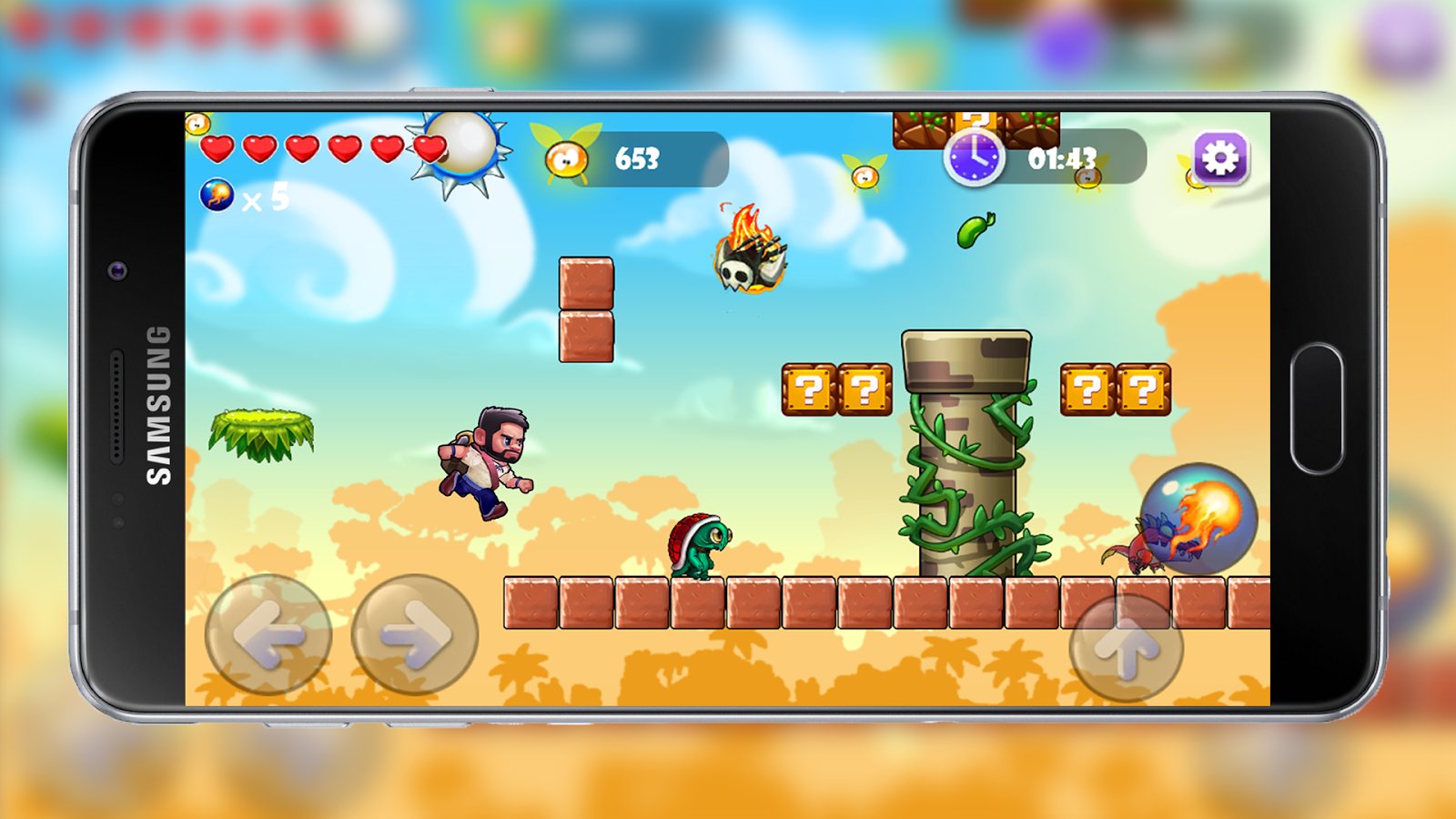The image size is (1456, 819).
Task: Fire using the fireball attack button
Action: (1199, 517)
